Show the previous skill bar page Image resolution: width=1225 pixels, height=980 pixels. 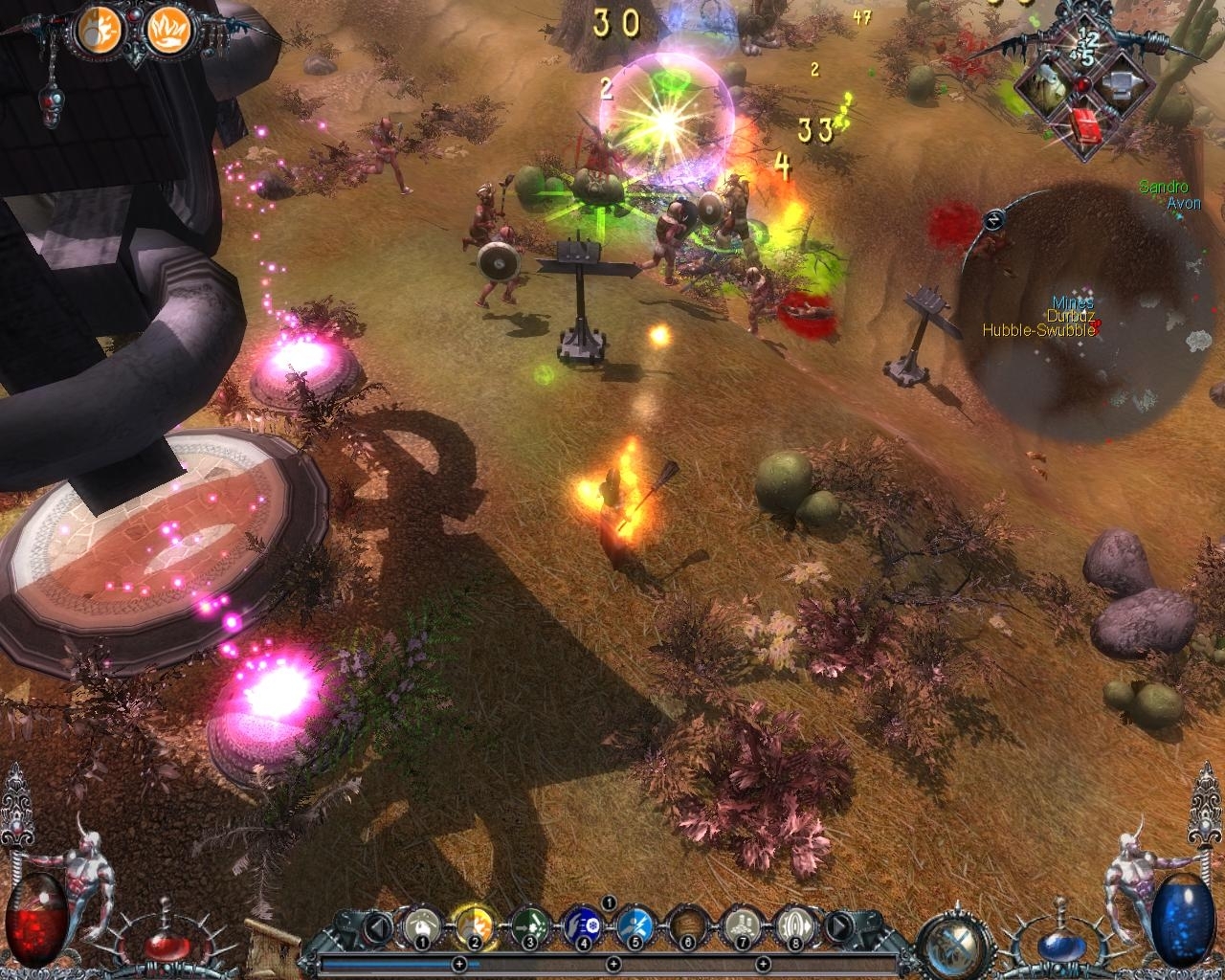click(x=379, y=926)
